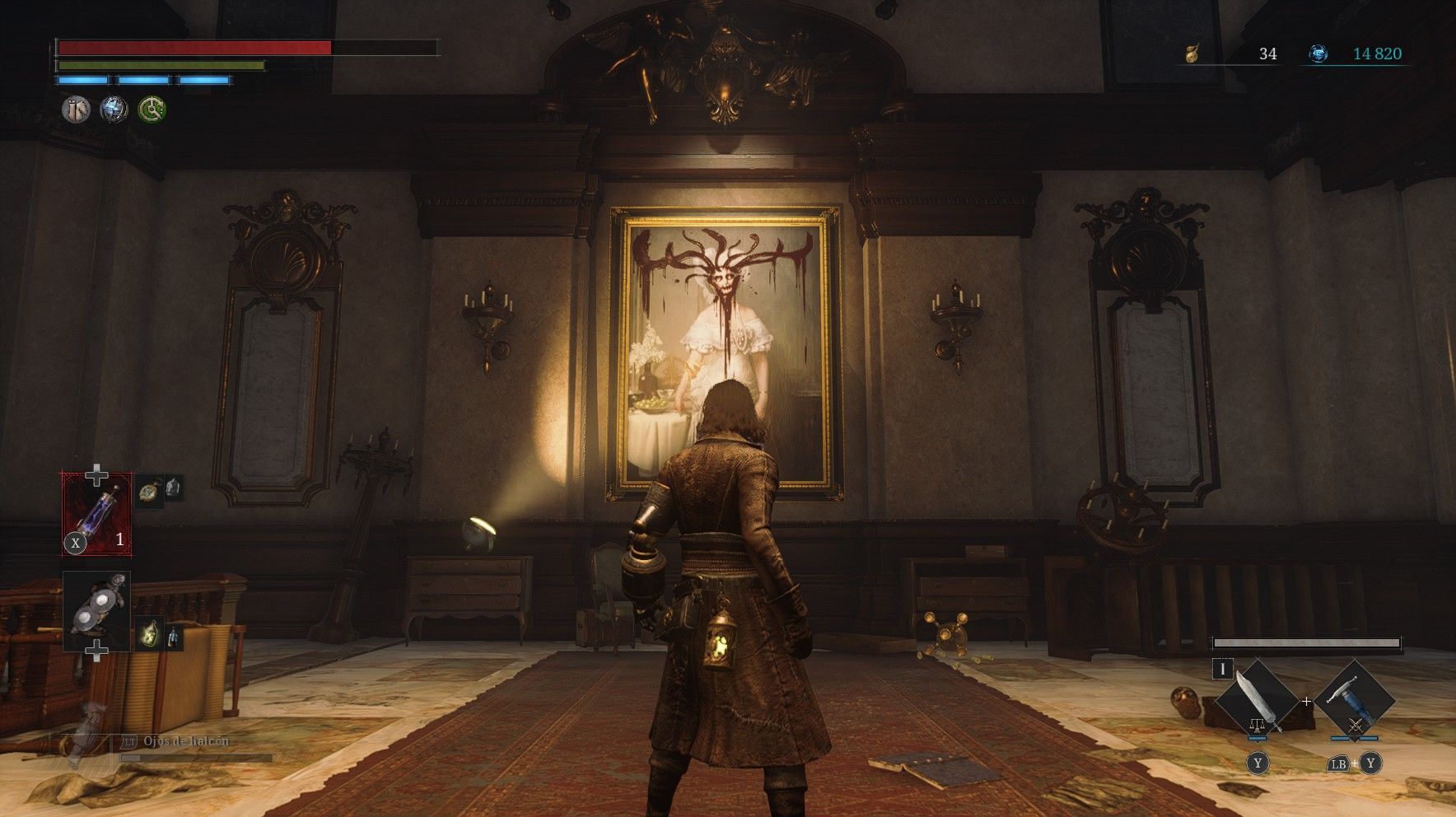Click the chess rook and knight buff icon
Image resolution: width=1456 pixels, height=817 pixels.
77,109
